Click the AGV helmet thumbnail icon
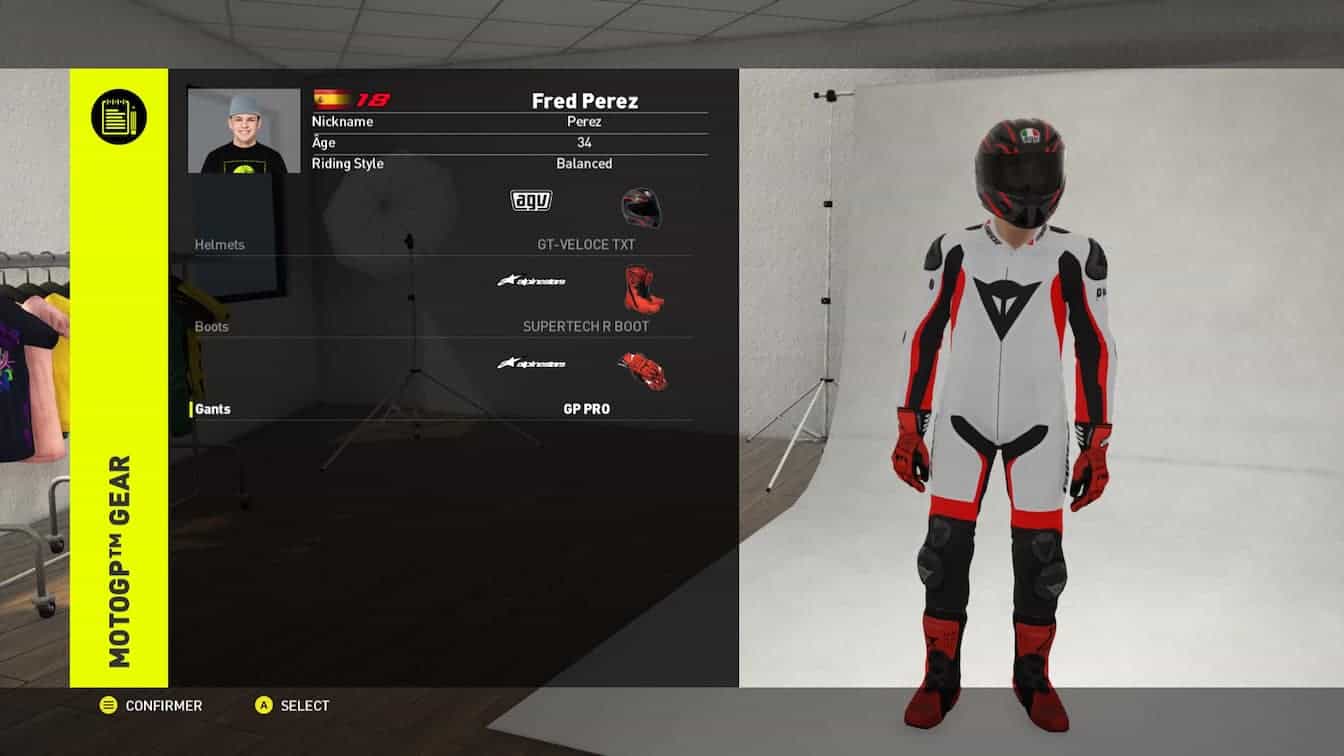 [x=641, y=207]
